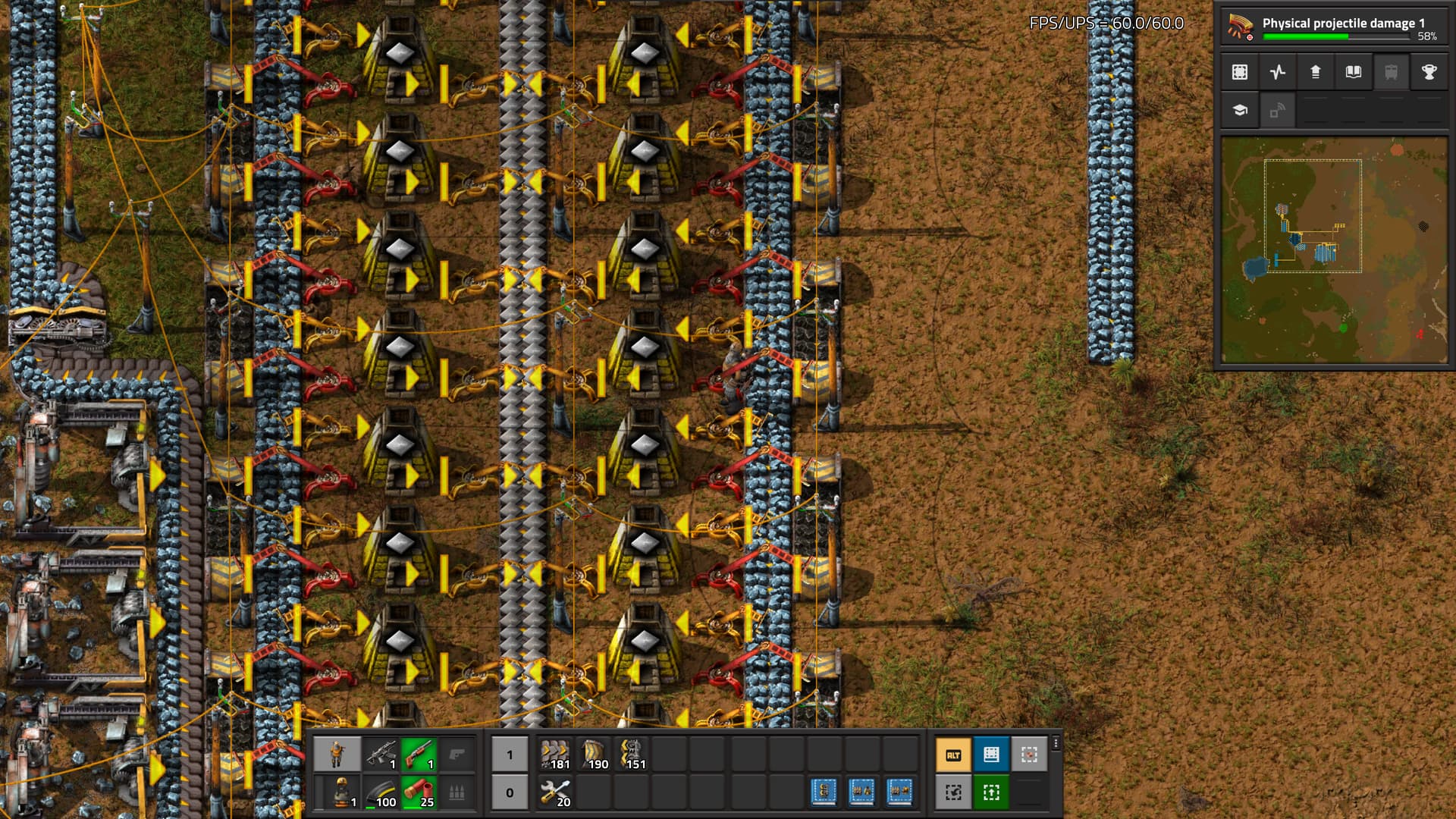Screen dimensions: 1456x819
Task: Pick underground belt stack of 190
Action: pyautogui.click(x=593, y=755)
